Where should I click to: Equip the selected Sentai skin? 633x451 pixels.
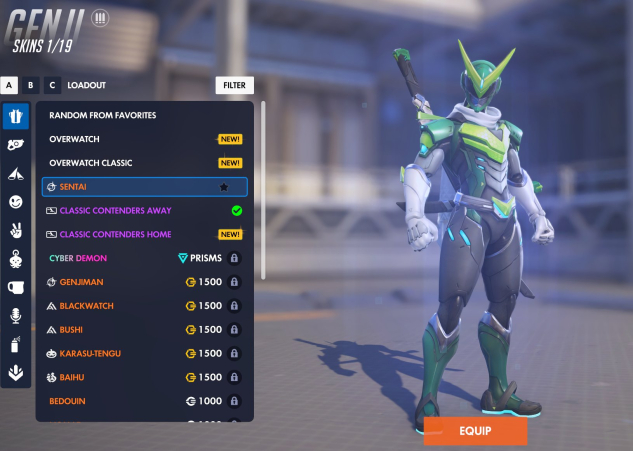[475, 431]
